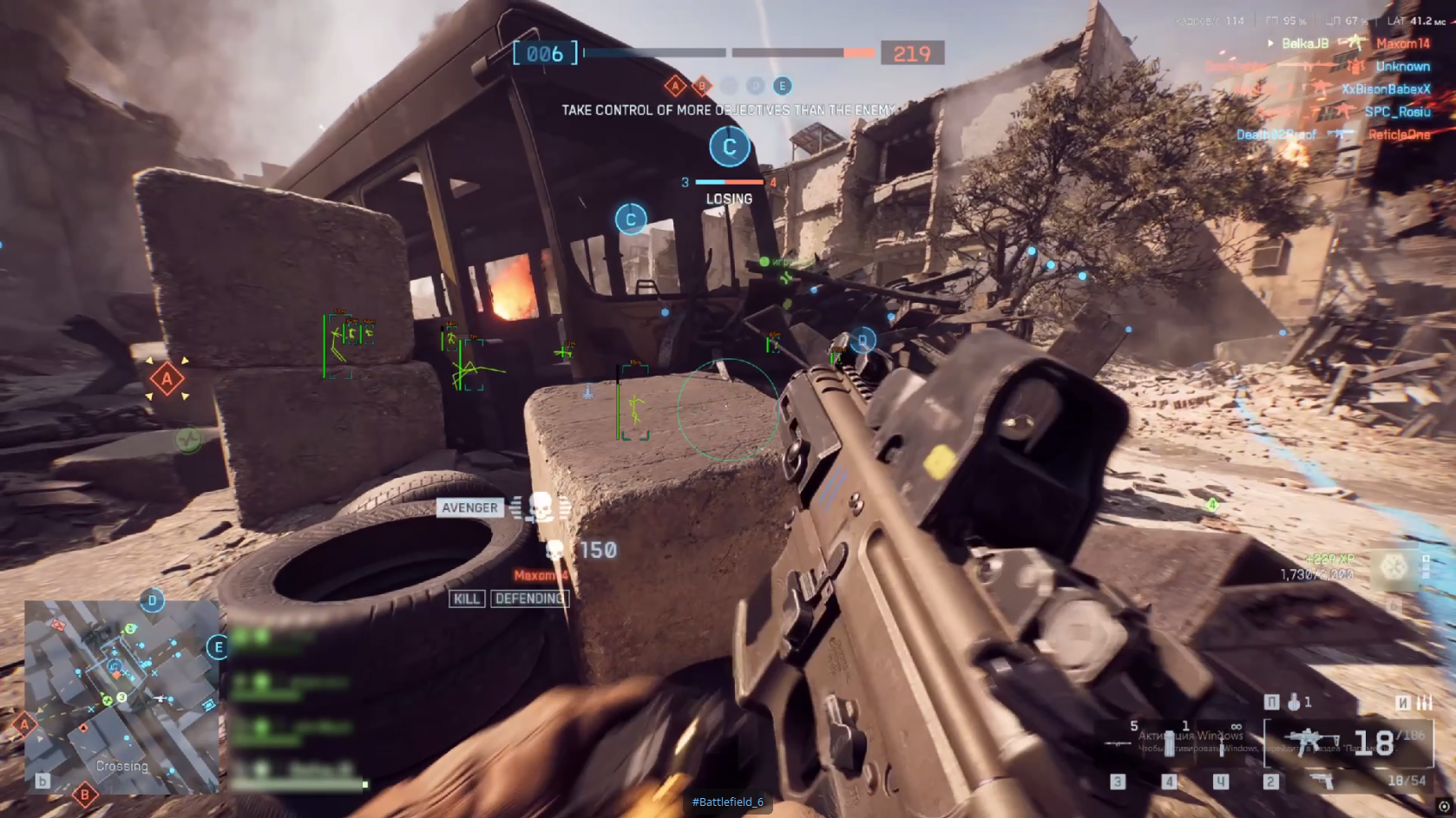
Task: Choose the canister gadget with count 1
Action: [x=1171, y=743]
